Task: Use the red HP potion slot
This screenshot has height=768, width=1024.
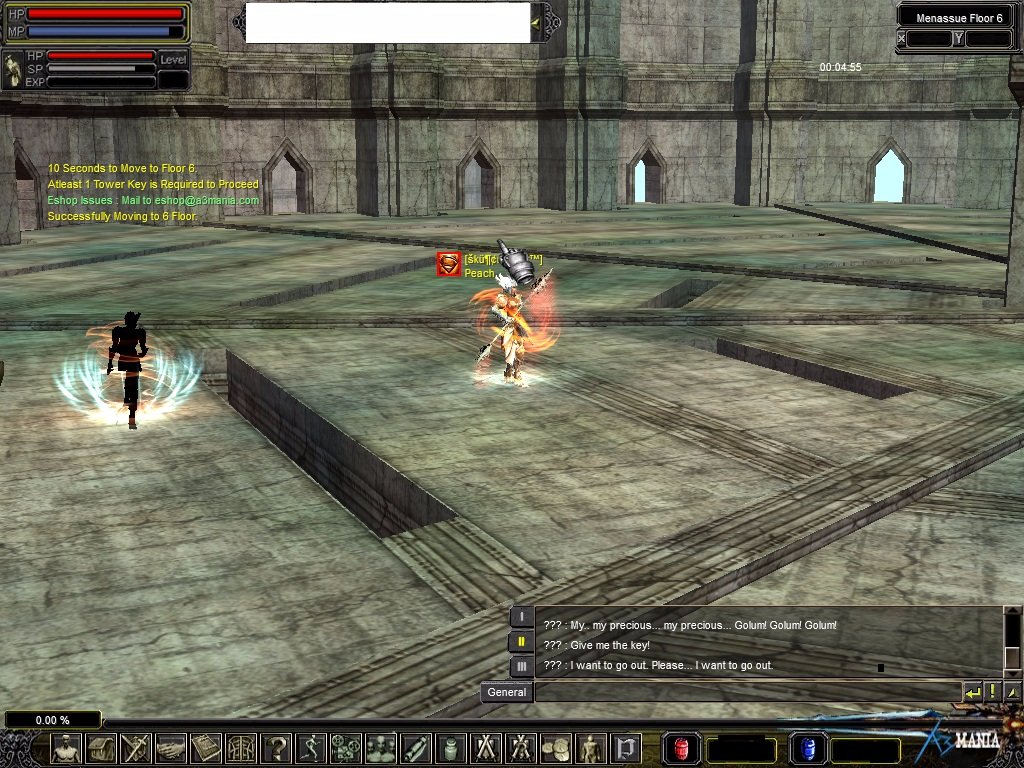Action: tap(682, 748)
